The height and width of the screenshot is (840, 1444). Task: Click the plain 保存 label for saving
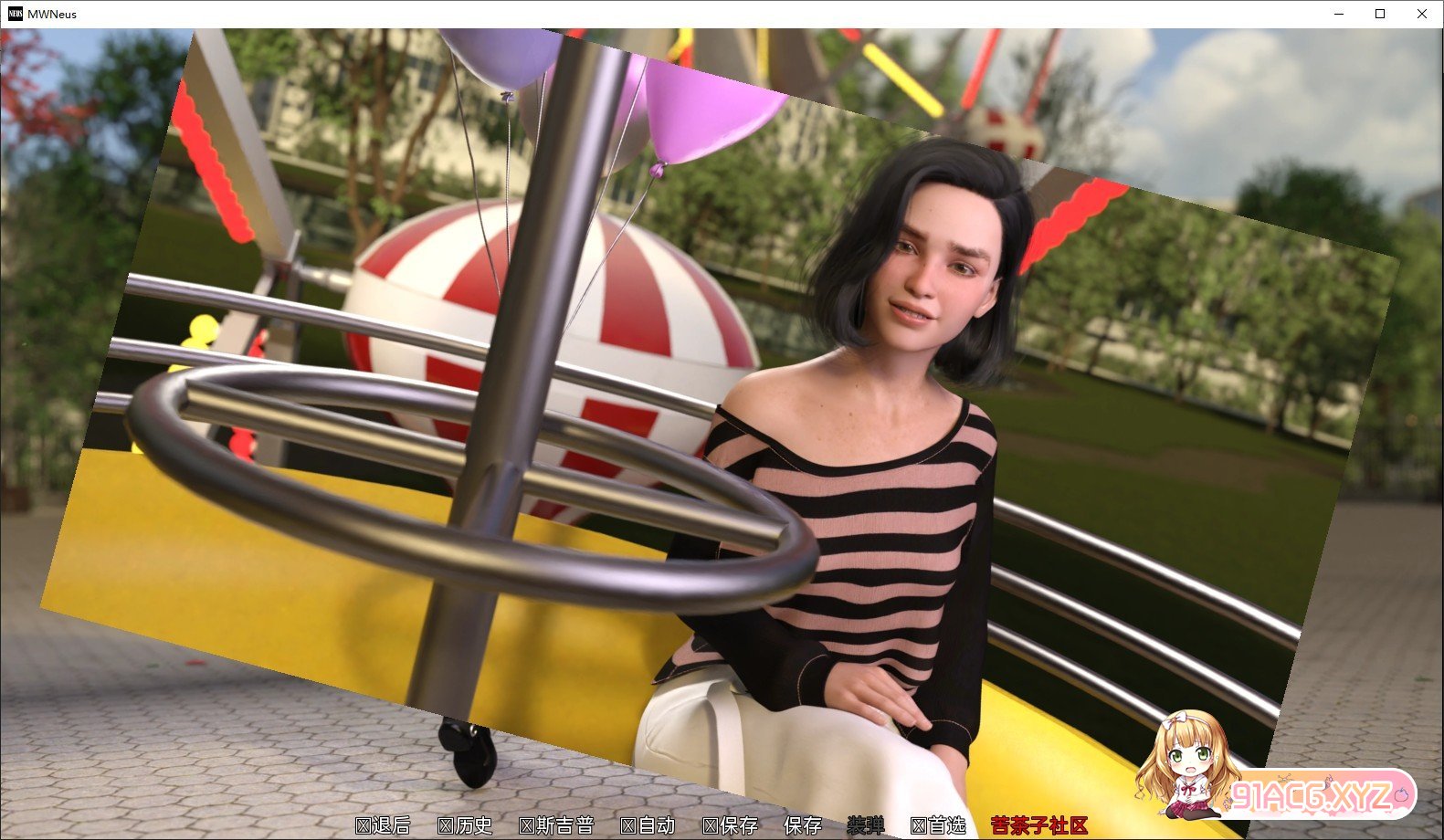(x=804, y=825)
